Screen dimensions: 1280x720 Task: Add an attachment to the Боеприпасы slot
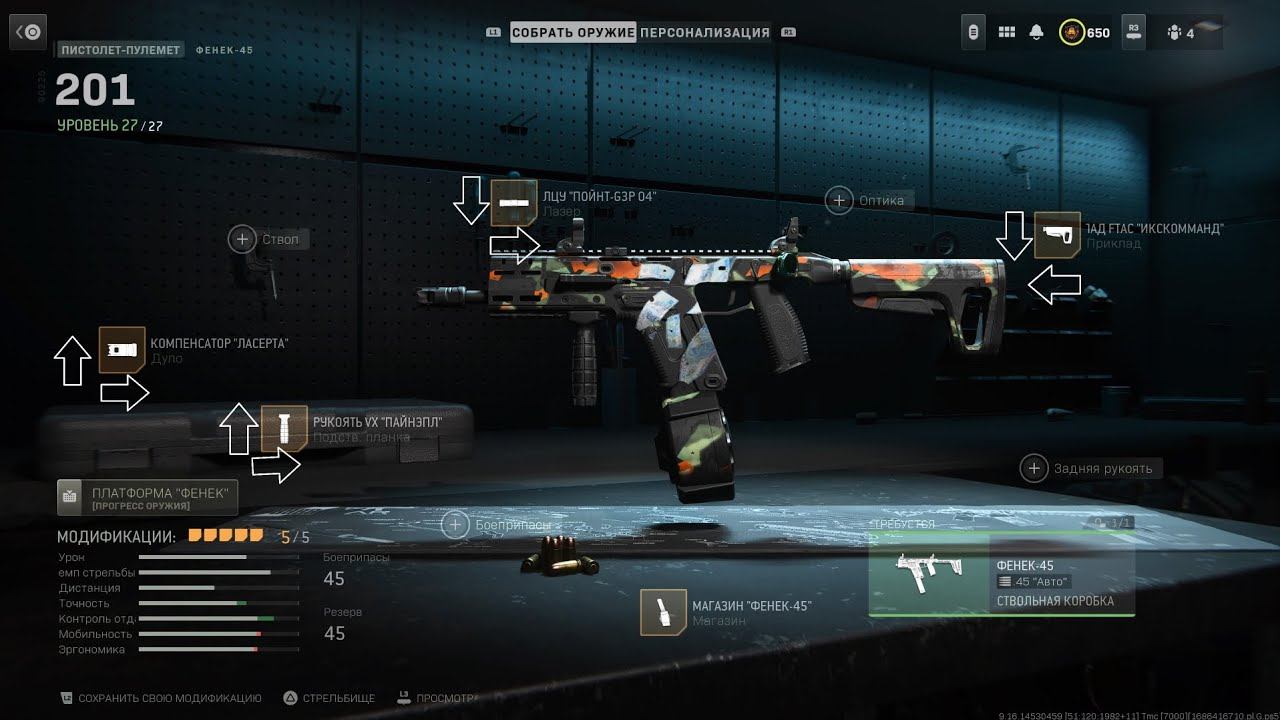(455, 524)
